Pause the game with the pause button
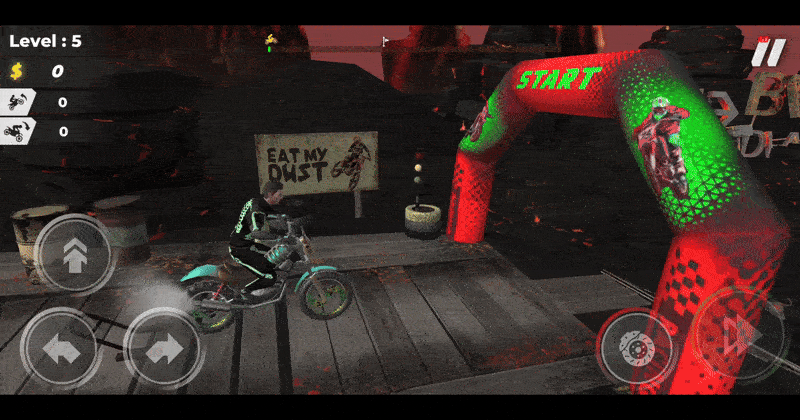 pos(770,52)
